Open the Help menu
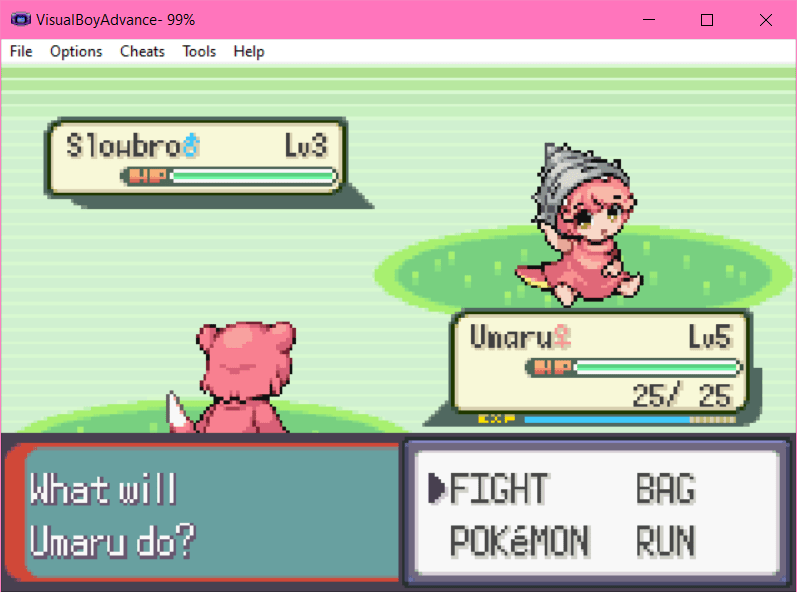797x592 pixels. click(x=249, y=51)
